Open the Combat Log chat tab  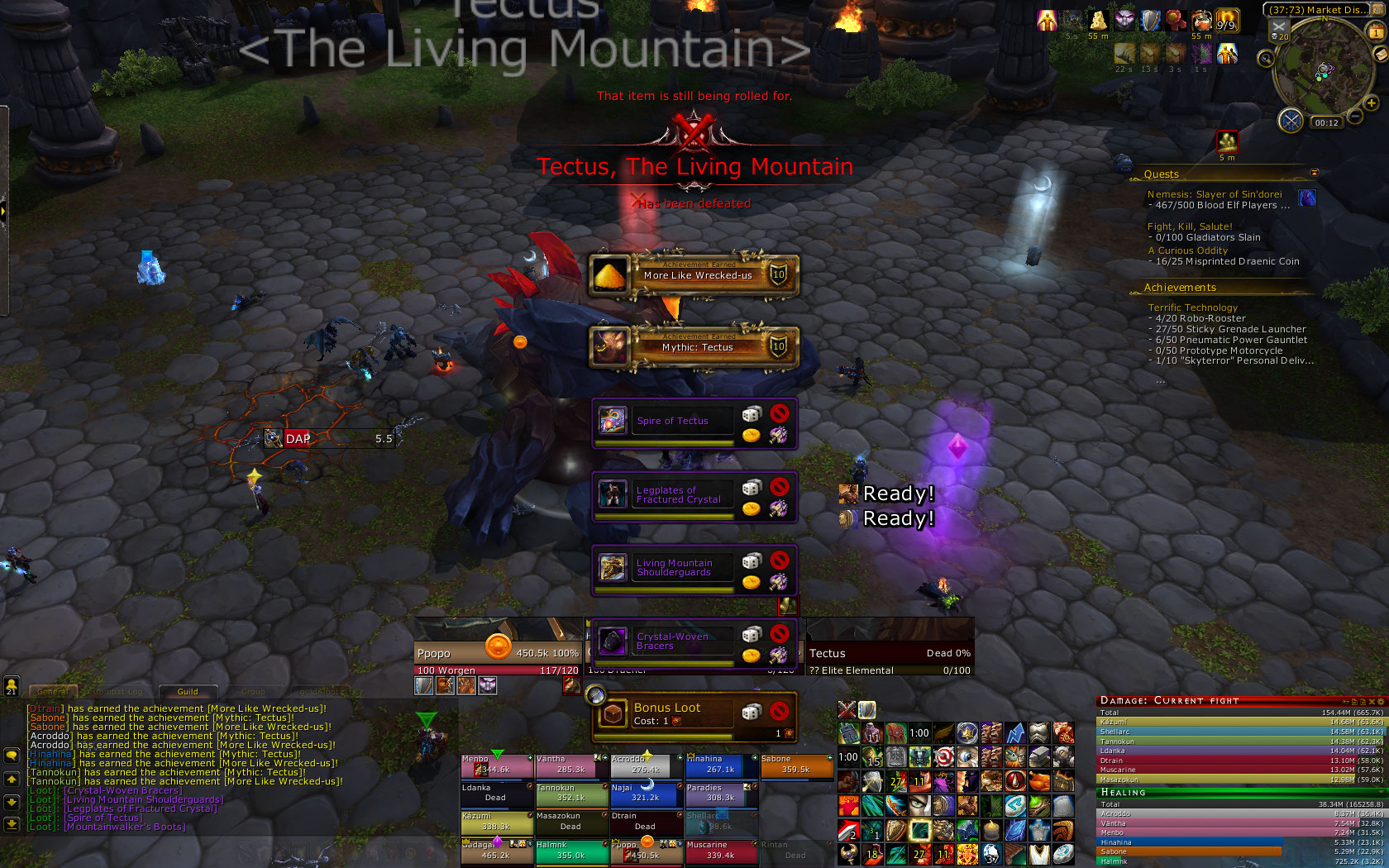click(117, 692)
